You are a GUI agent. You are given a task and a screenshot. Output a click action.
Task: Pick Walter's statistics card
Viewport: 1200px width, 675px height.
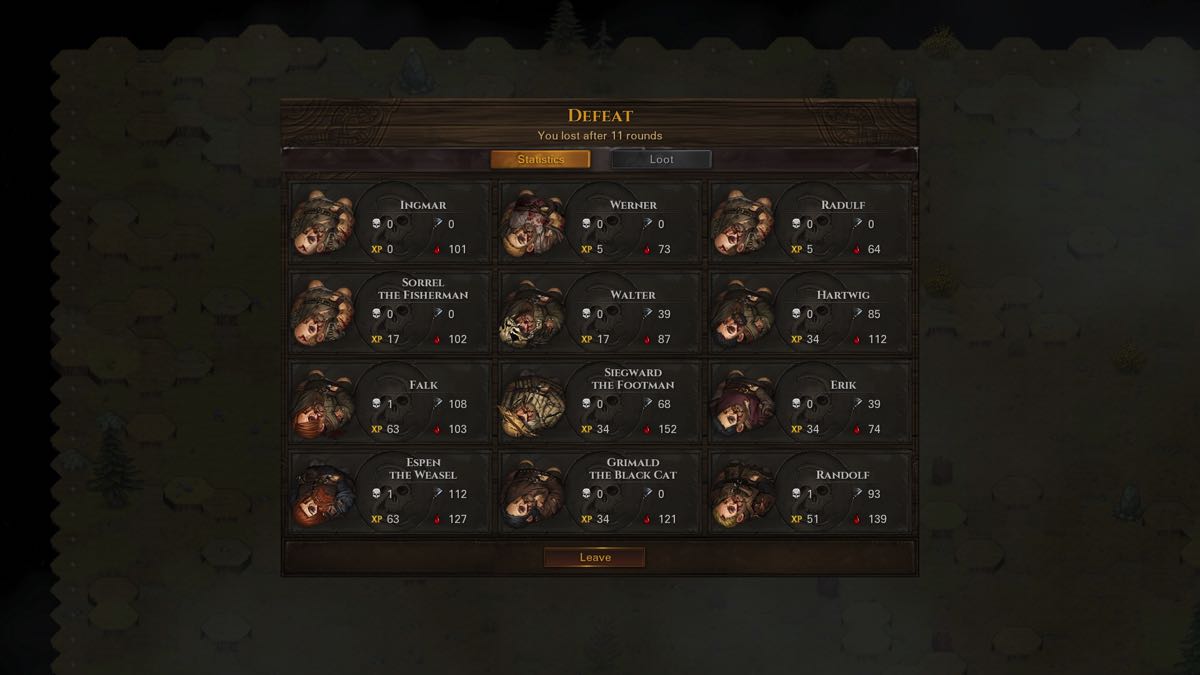(x=600, y=312)
